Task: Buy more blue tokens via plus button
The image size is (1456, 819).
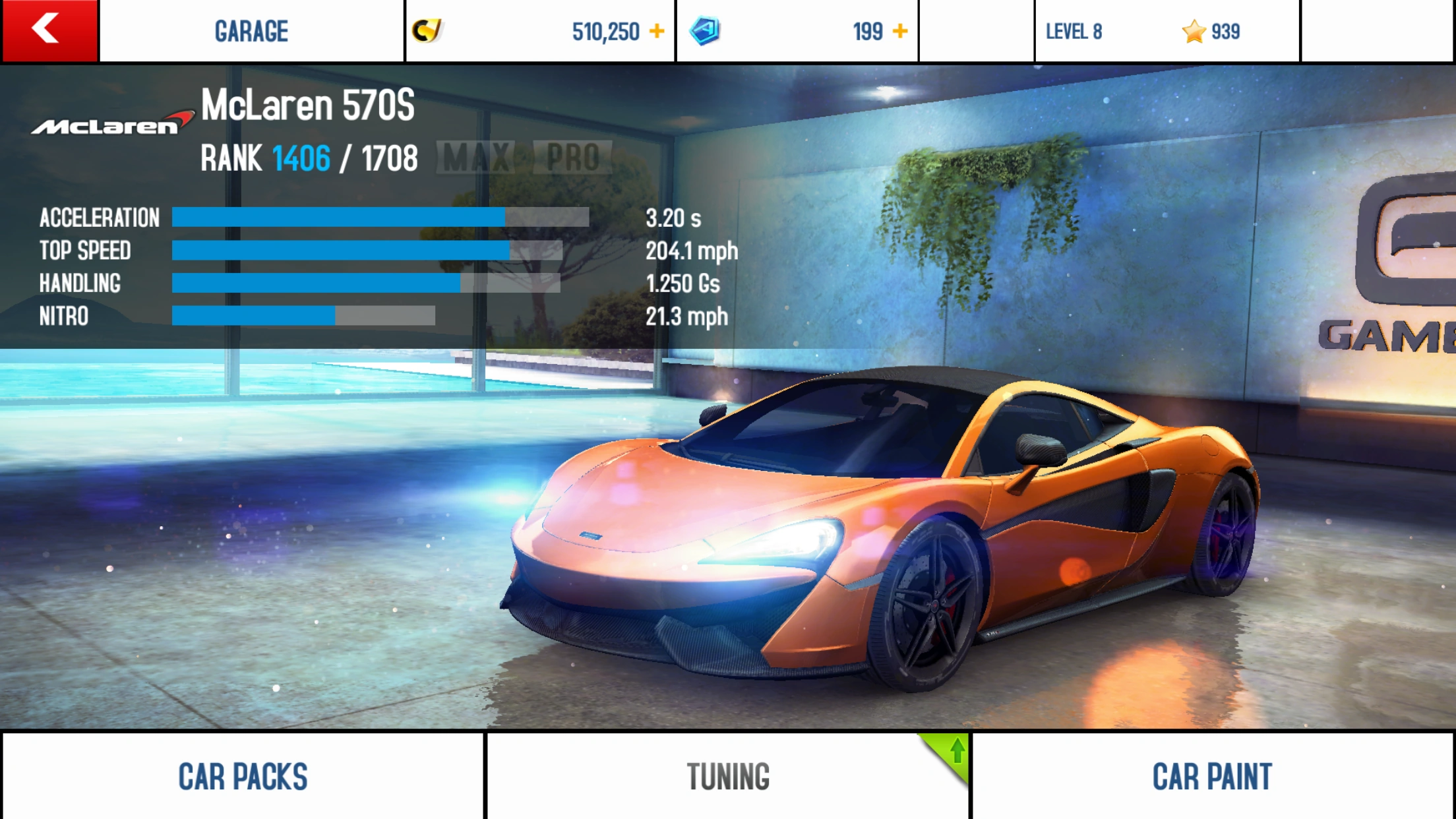Action: (x=900, y=31)
